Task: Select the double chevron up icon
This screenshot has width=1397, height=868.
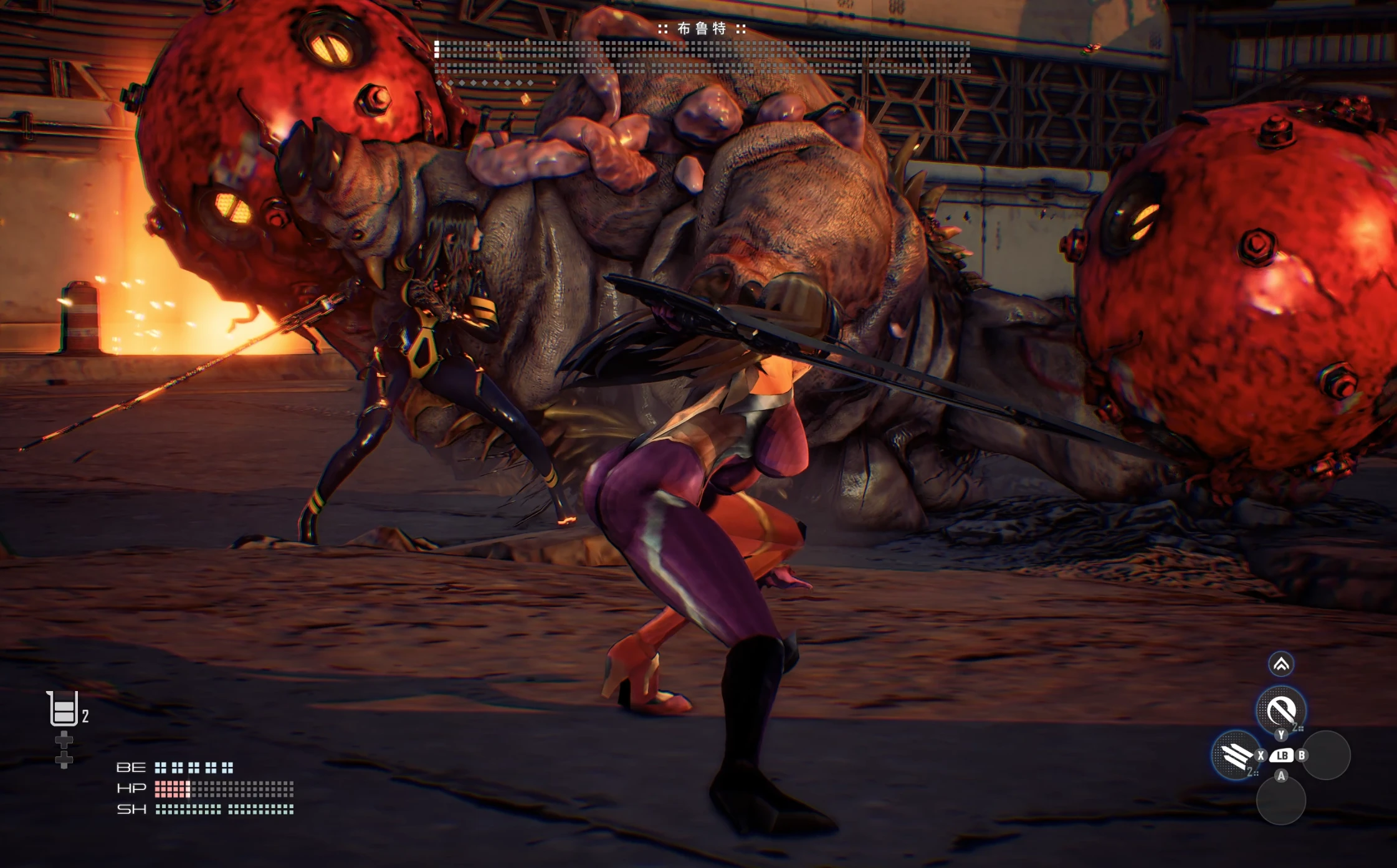Action: (1281, 664)
